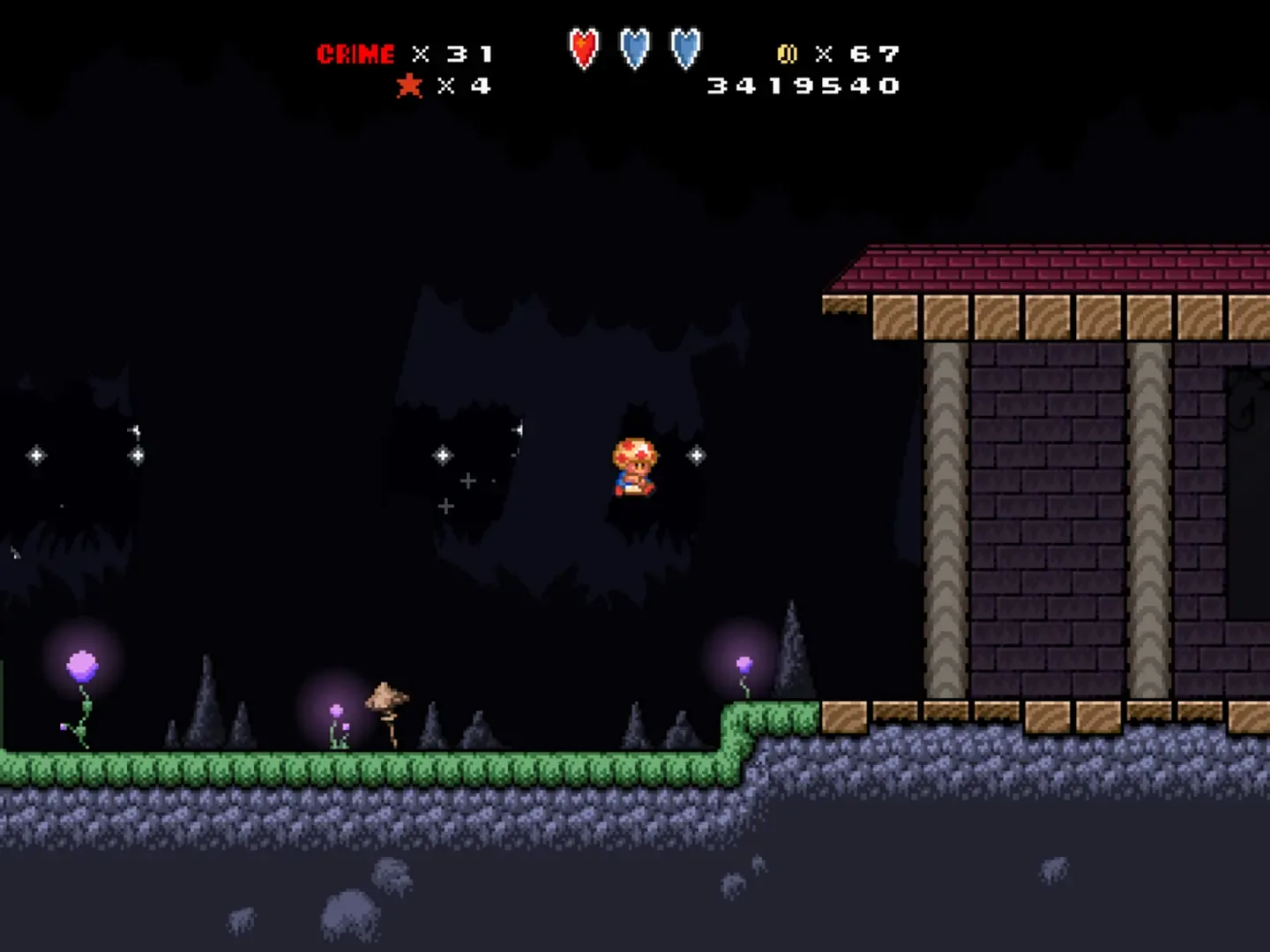Viewport: 1270px width, 952px height.
Task: Select the CRIME label in the HUD
Action: (356, 53)
